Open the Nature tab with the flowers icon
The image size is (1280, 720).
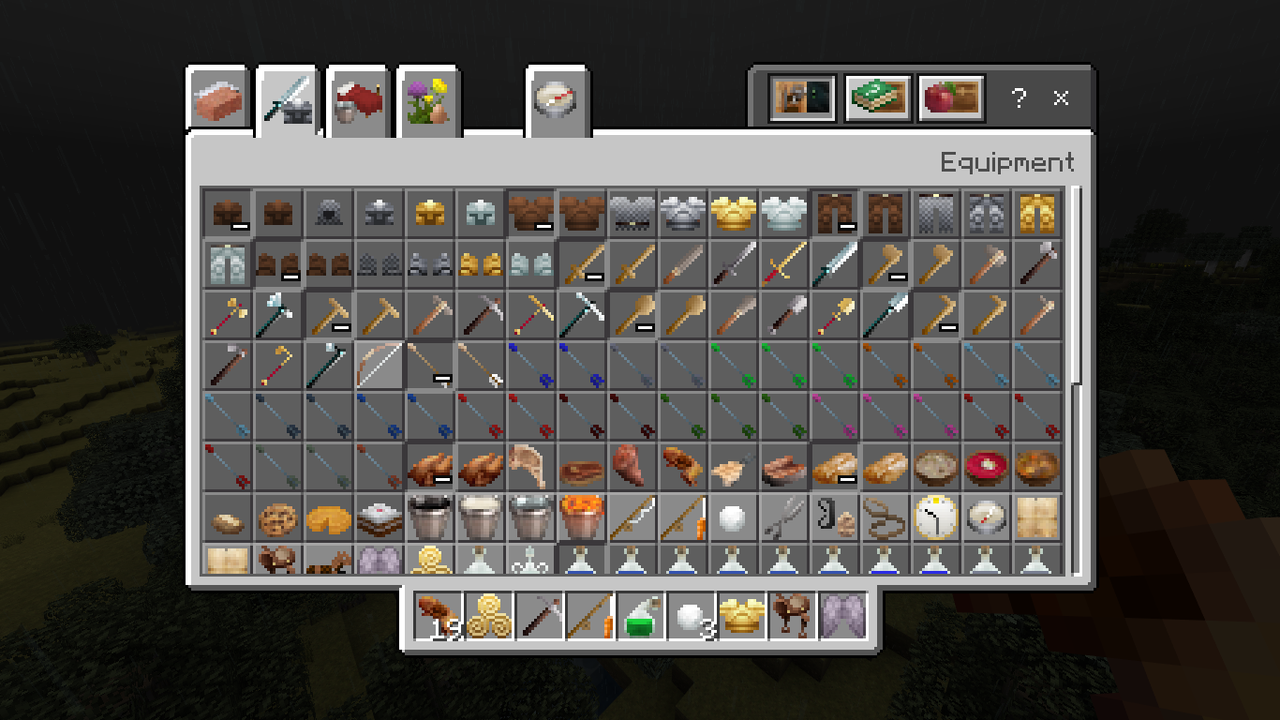point(427,99)
